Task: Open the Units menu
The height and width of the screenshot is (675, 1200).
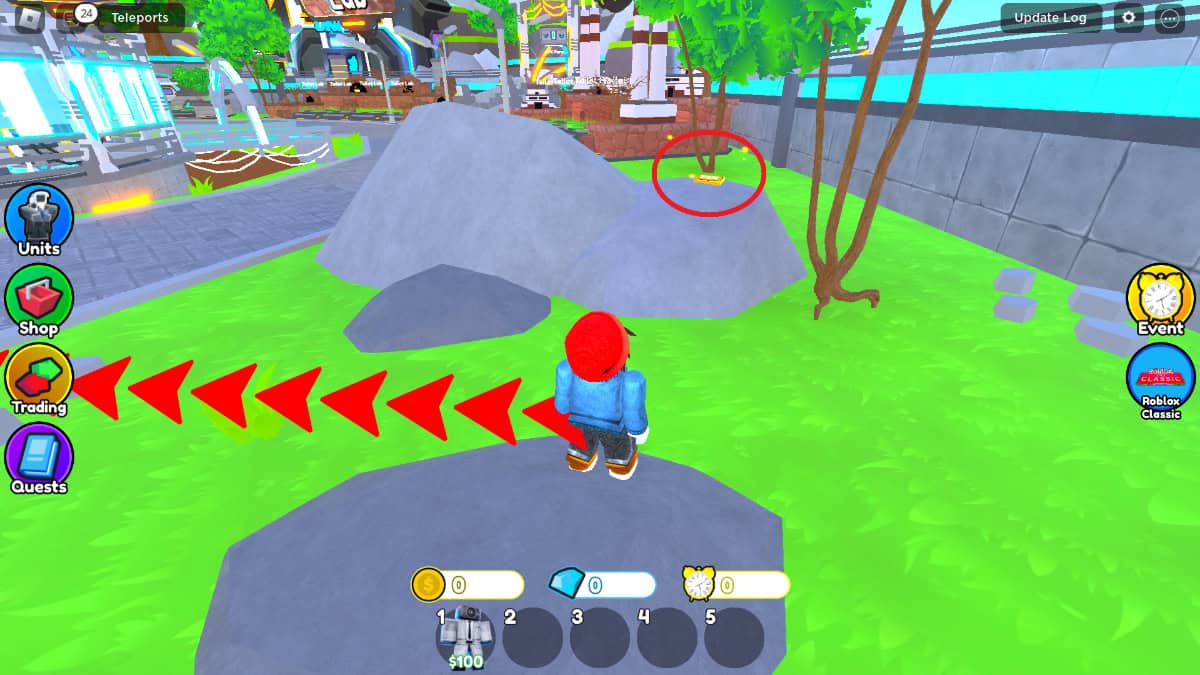Action: click(40, 218)
